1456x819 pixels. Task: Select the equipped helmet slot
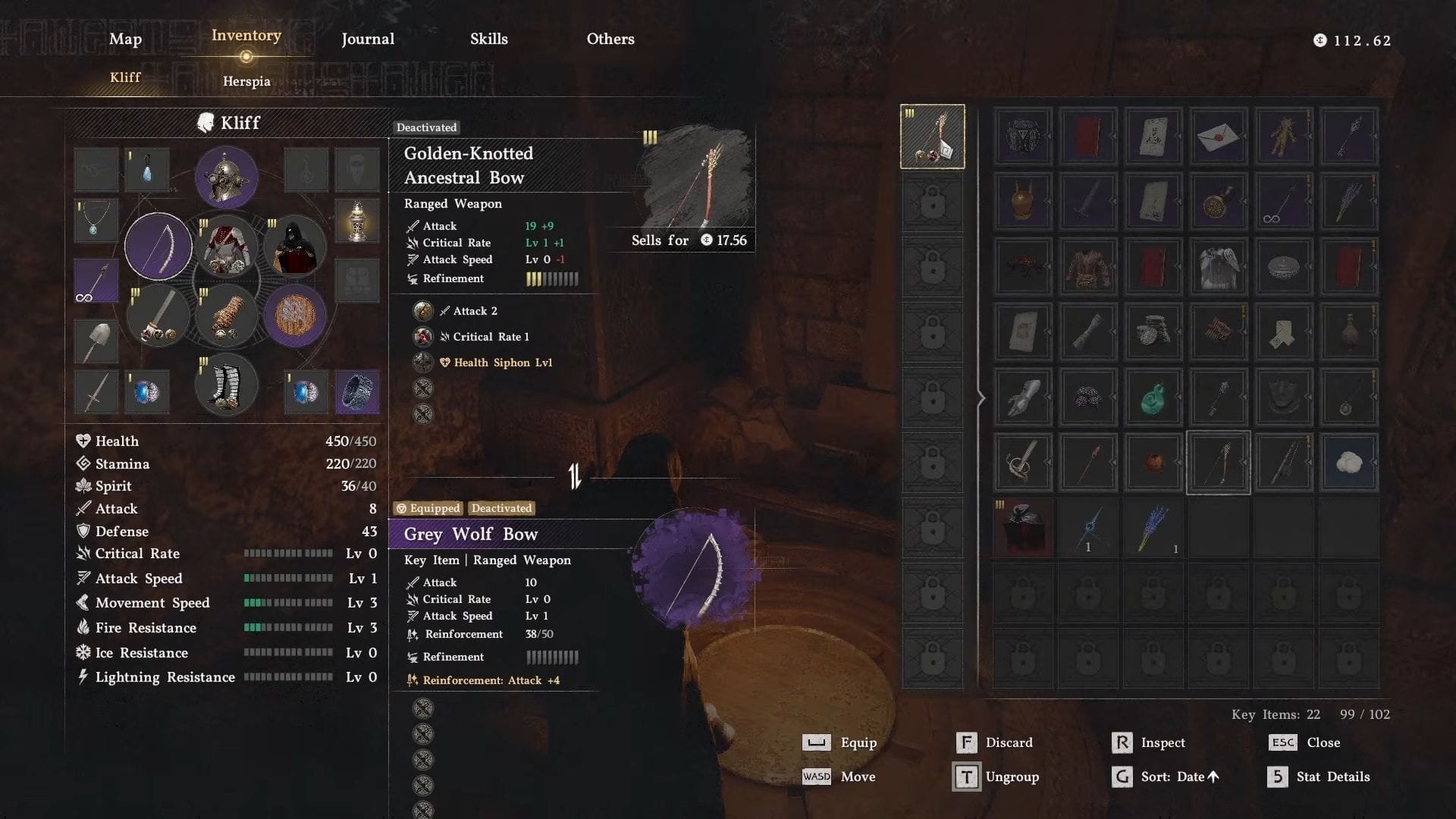(226, 177)
